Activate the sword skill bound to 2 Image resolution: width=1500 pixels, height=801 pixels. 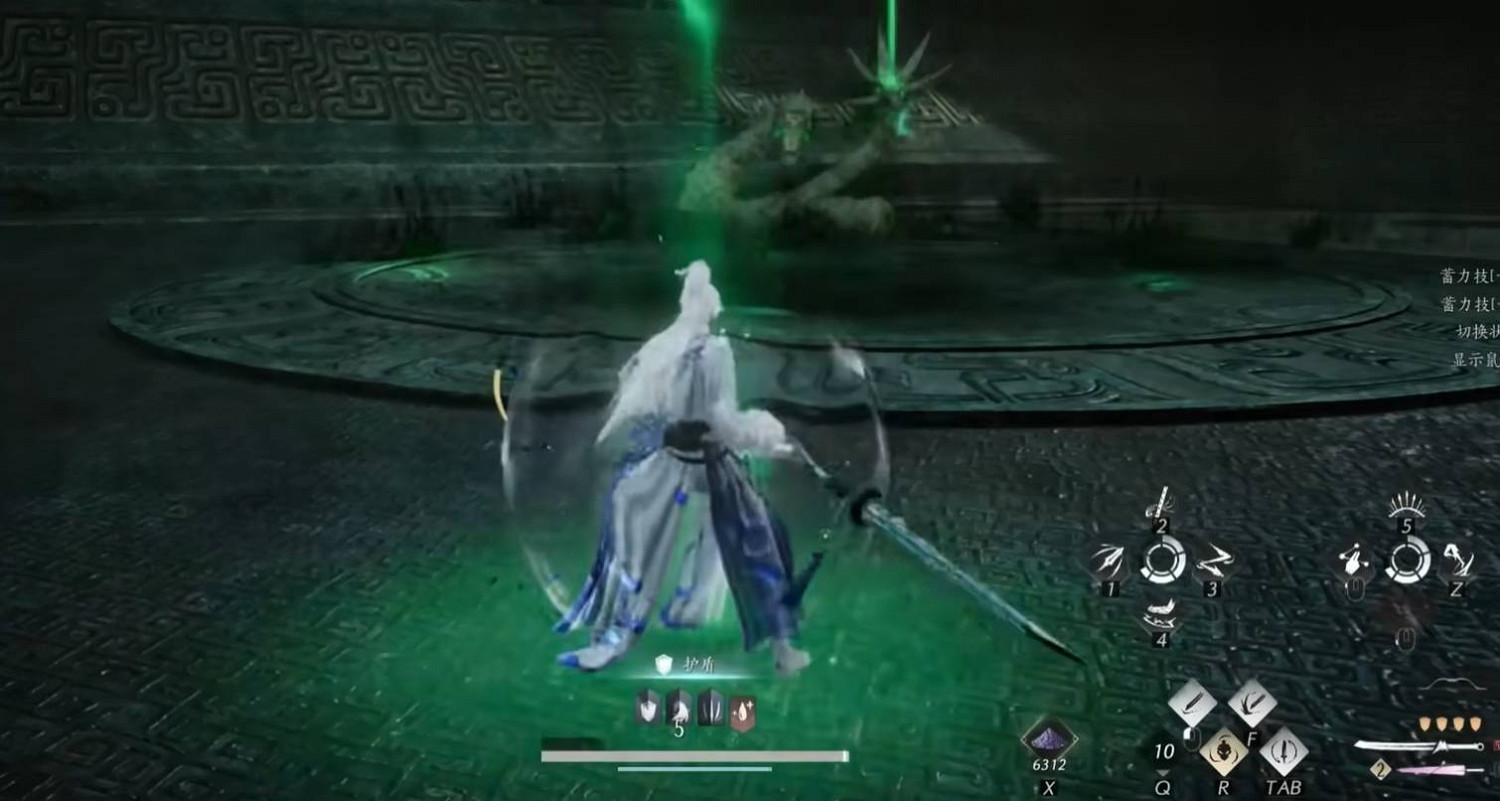click(1160, 506)
